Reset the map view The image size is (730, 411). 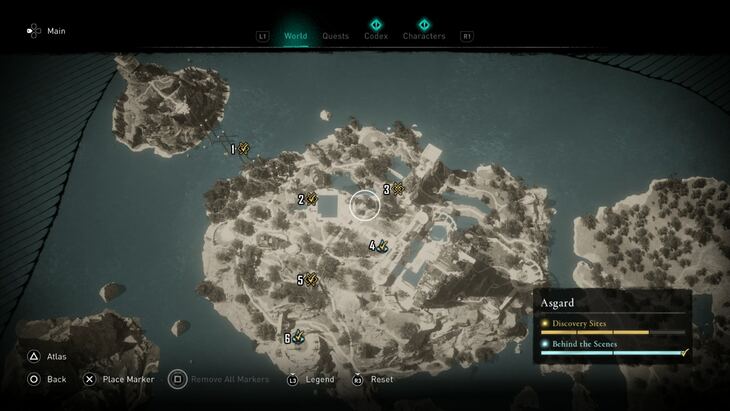coord(381,379)
